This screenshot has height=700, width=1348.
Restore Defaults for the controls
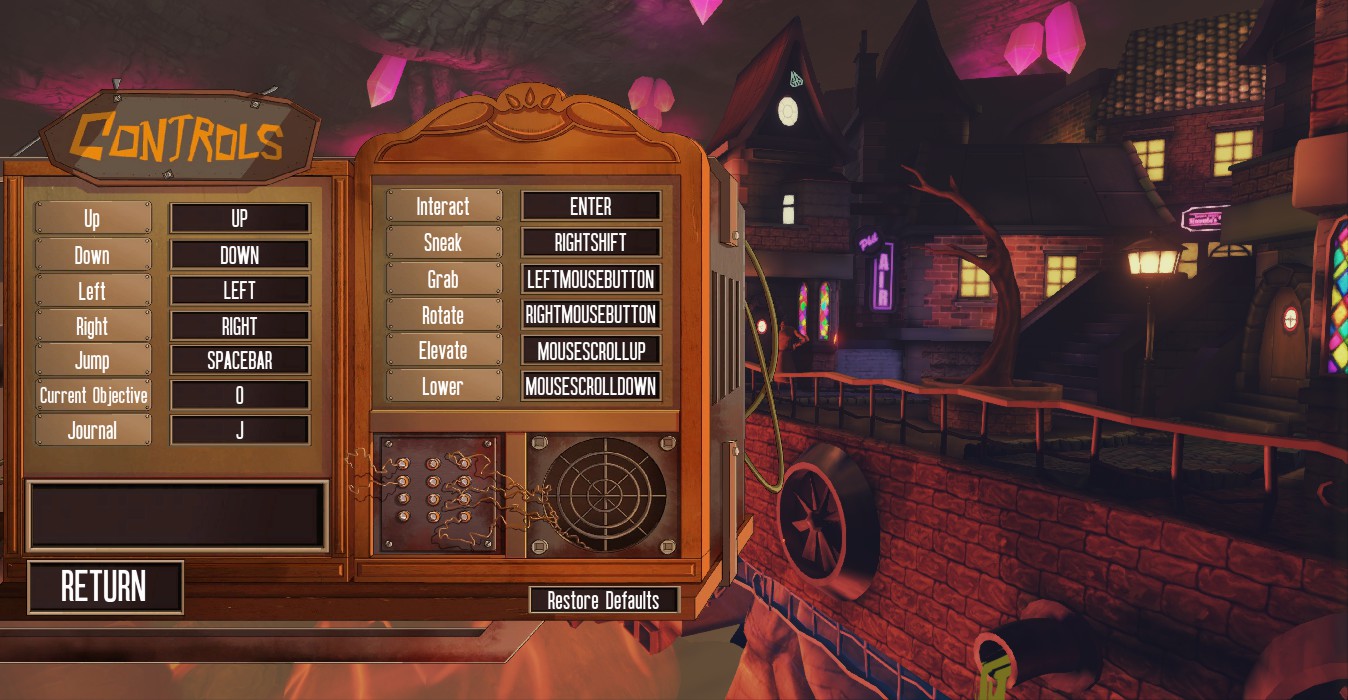coord(603,600)
